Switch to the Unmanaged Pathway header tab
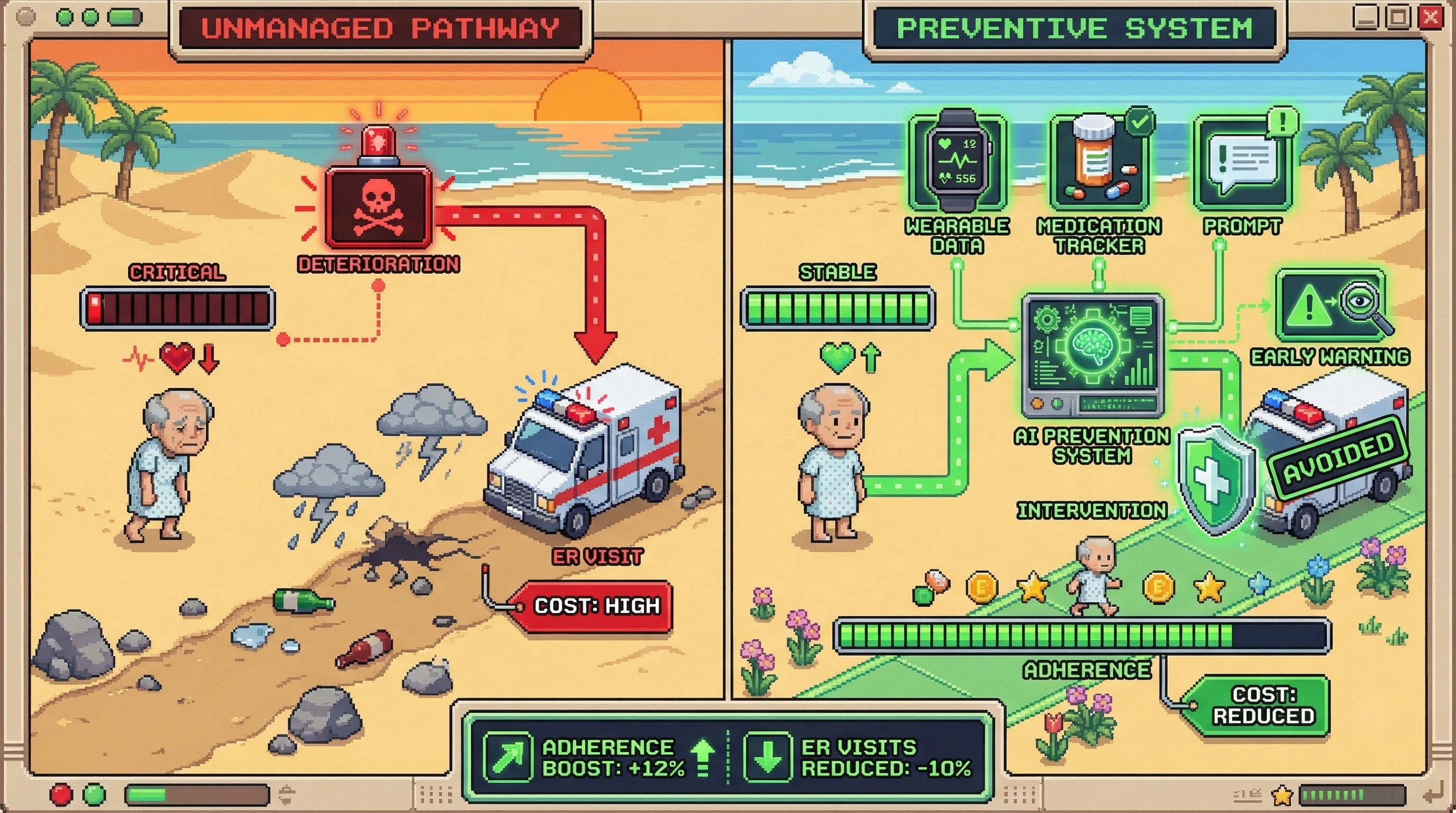The image size is (1456, 813). 380,28
